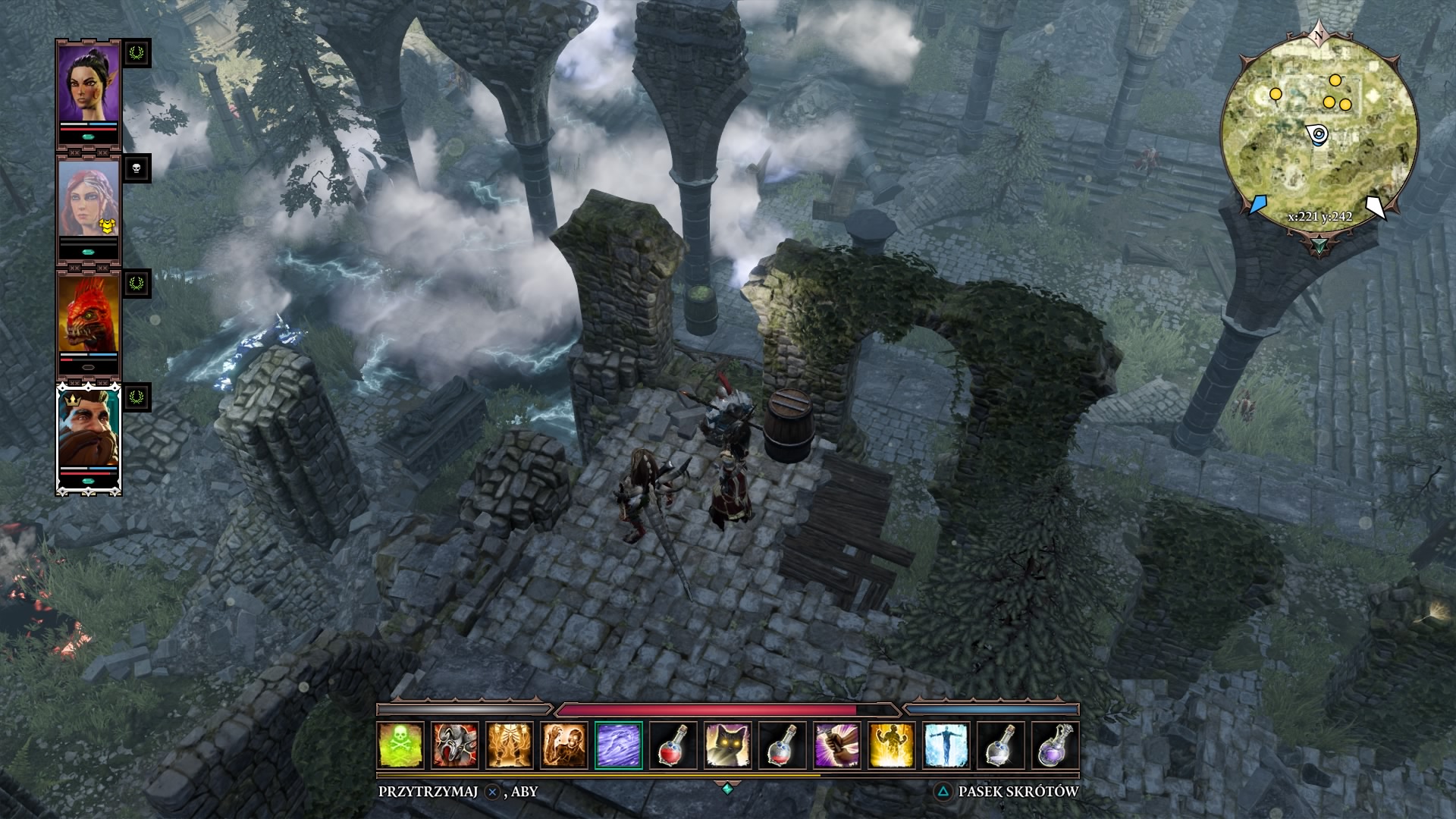
Task: Use the first red potion flask
Action: [673, 745]
